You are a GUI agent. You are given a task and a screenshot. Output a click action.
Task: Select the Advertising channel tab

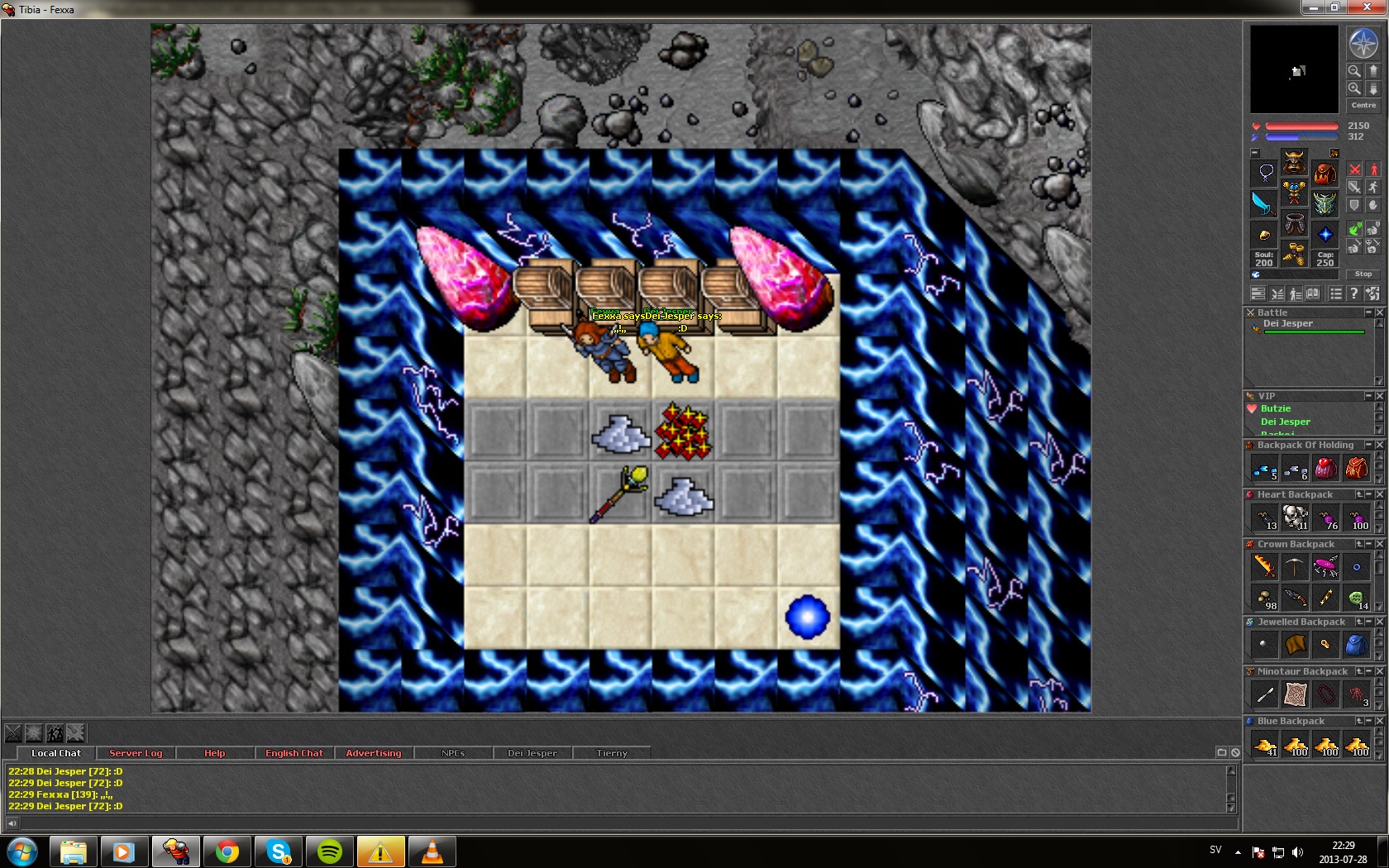(x=373, y=753)
